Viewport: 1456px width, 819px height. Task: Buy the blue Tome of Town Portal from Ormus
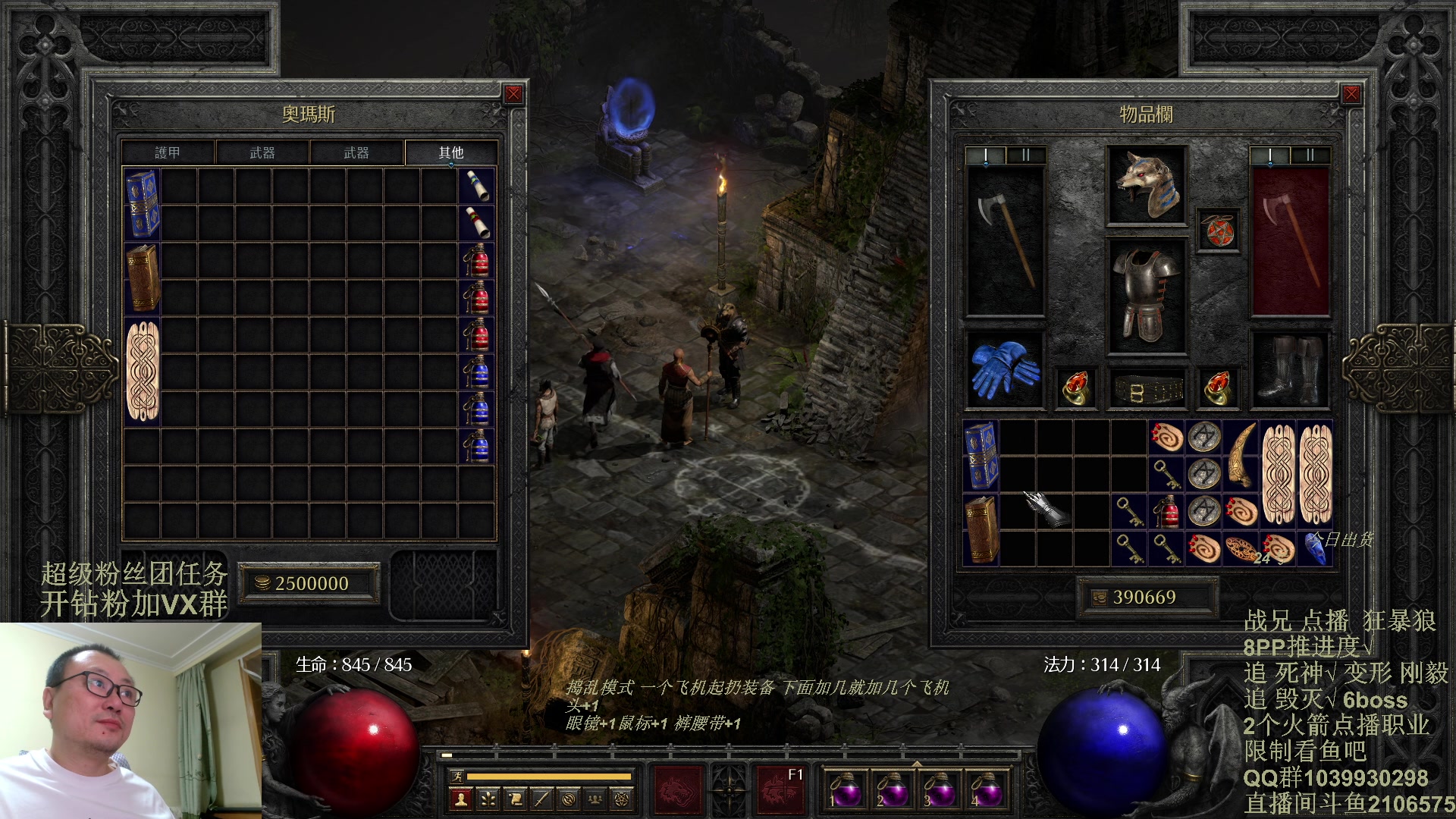point(142,203)
